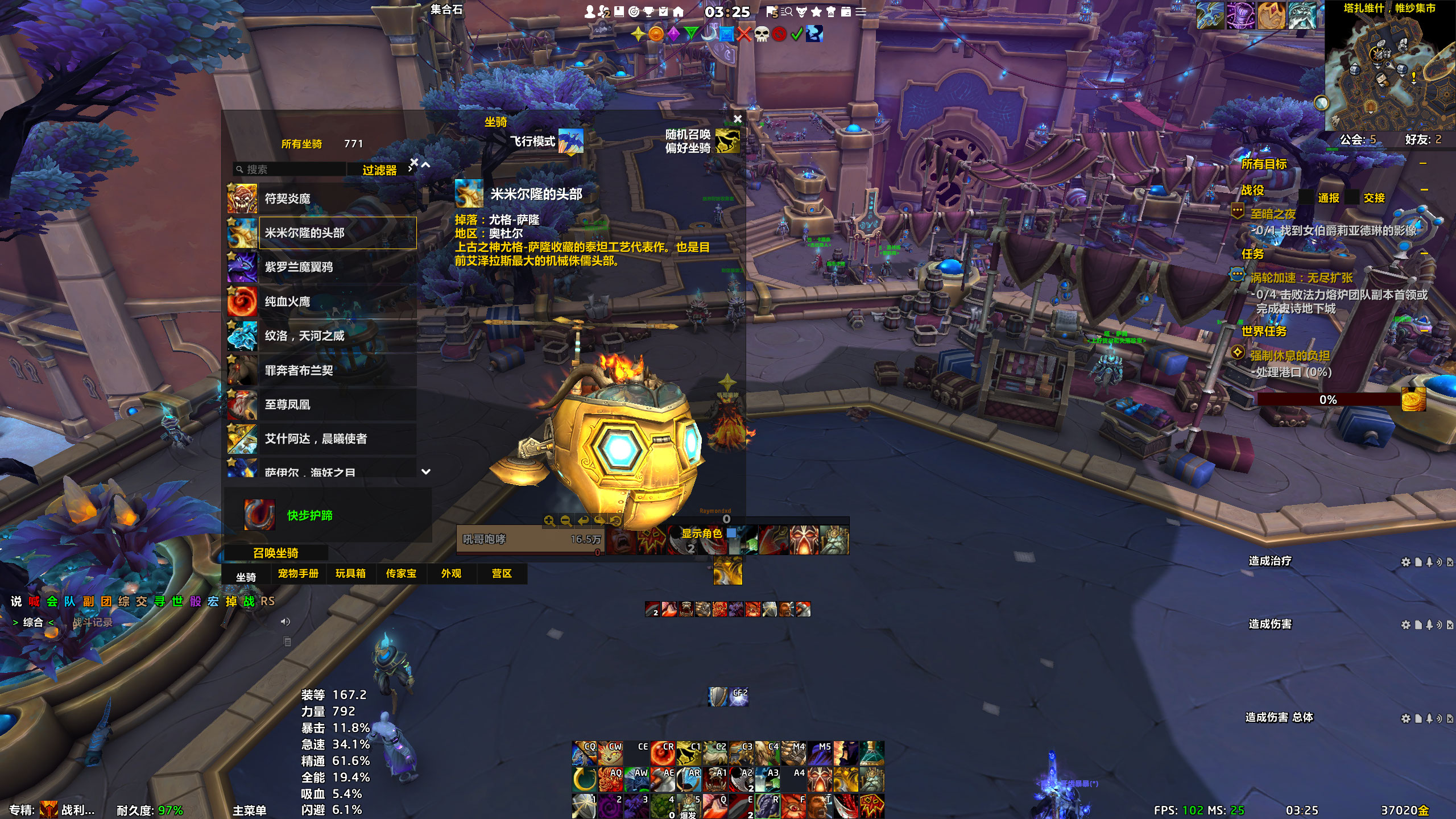The image size is (1456, 819).
Task: Toggle the 飞行模式 flight mode icon
Action: pos(570,141)
